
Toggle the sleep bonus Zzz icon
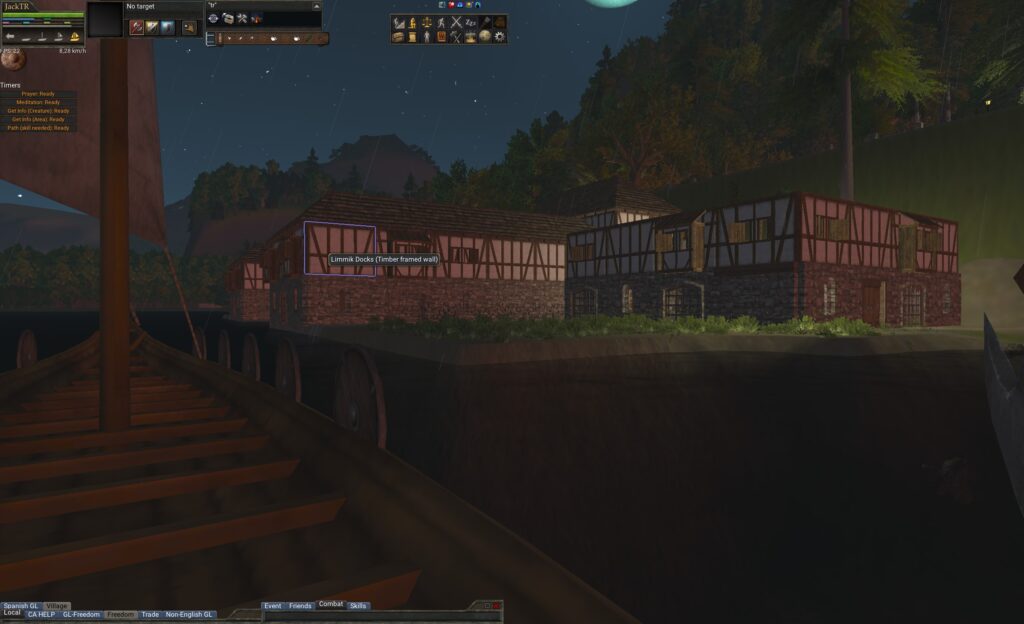[470, 22]
